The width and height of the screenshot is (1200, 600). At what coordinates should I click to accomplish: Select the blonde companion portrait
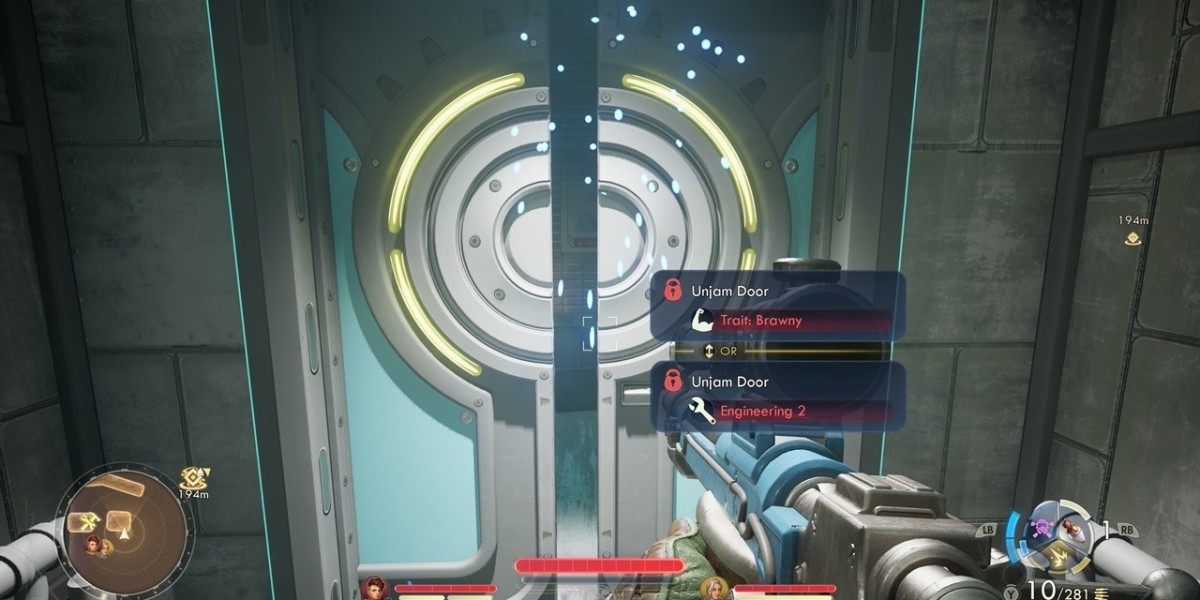click(714, 587)
